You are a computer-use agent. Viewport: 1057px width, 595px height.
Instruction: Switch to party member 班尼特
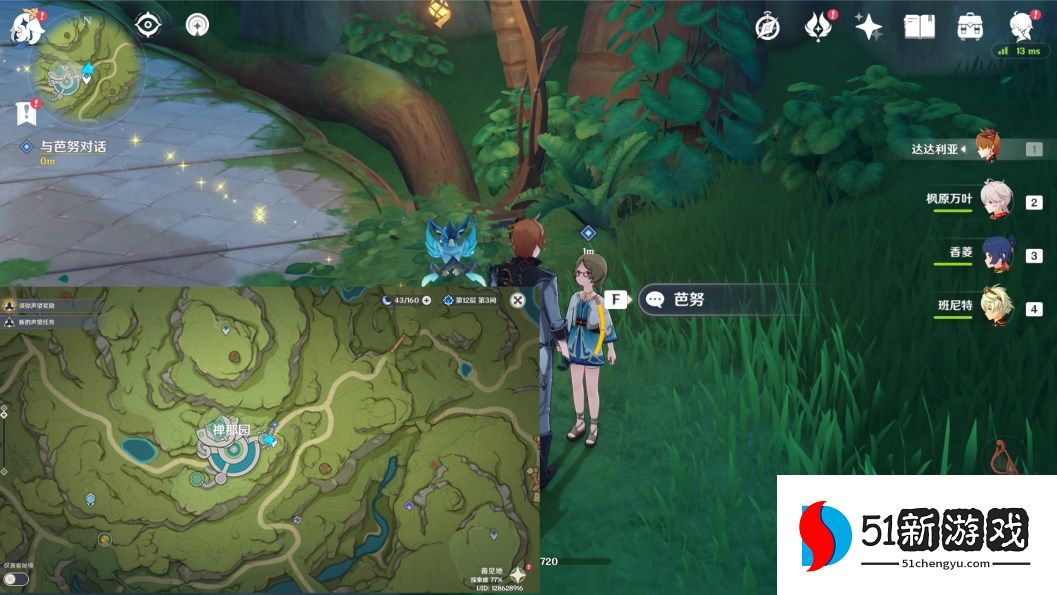[997, 306]
